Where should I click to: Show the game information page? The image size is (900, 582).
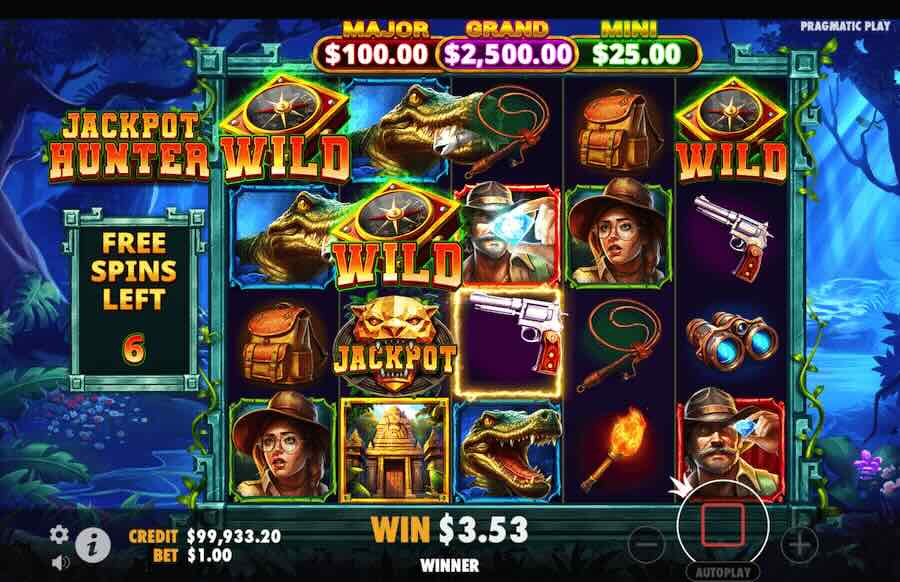94,544
